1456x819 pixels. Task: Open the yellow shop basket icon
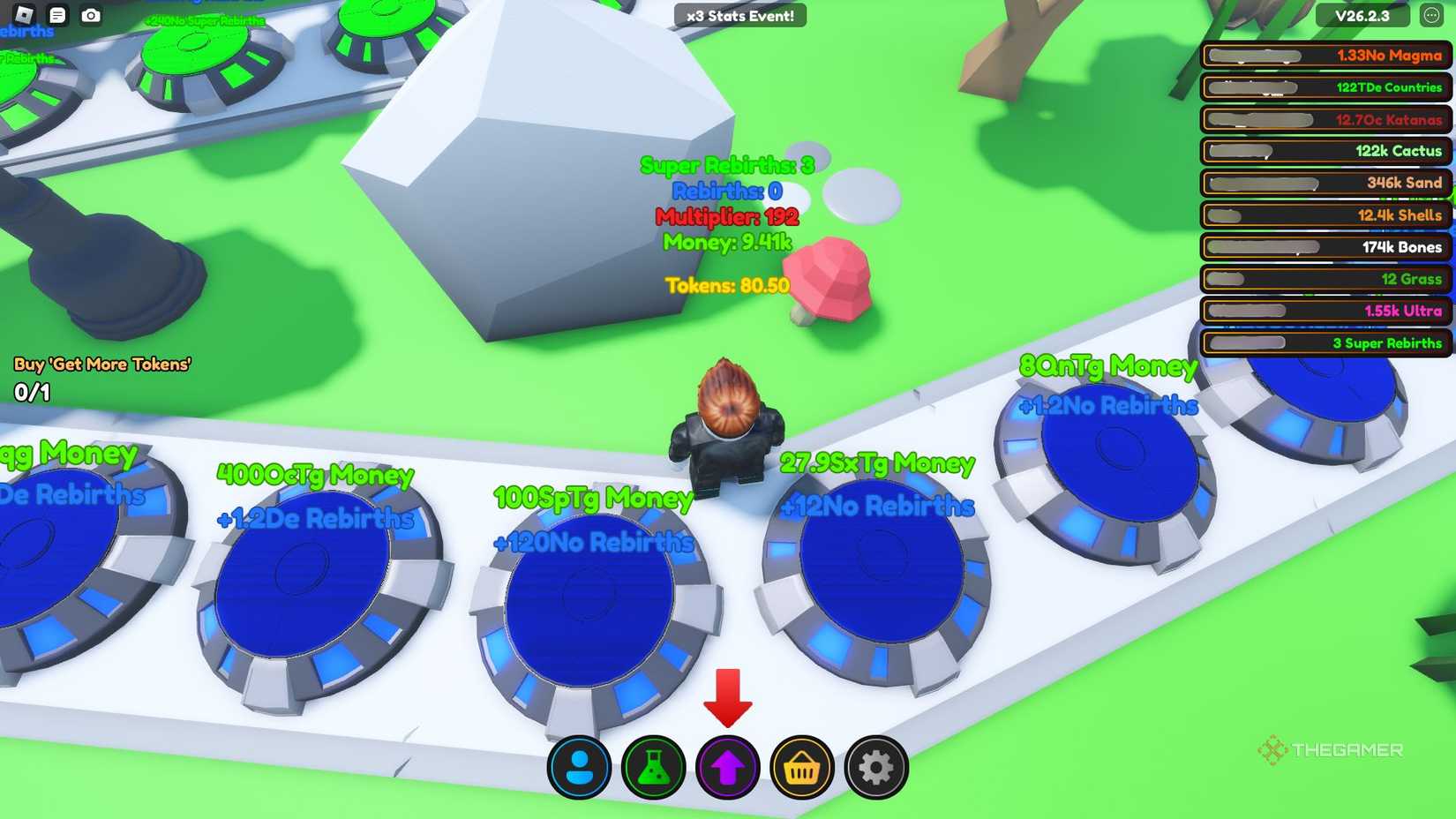800,767
